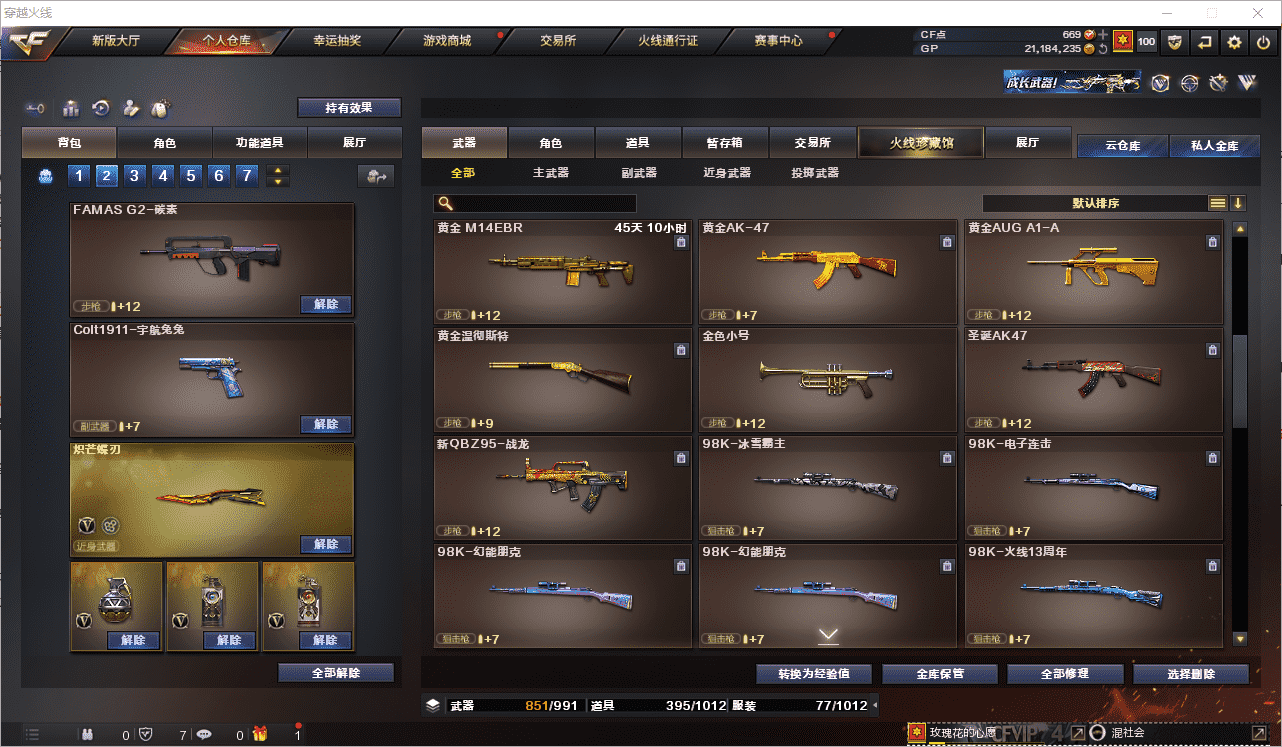Image resolution: width=1282 pixels, height=747 pixels.
Task: Show only 近身武器 melee weapons
Action: coord(726,173)
